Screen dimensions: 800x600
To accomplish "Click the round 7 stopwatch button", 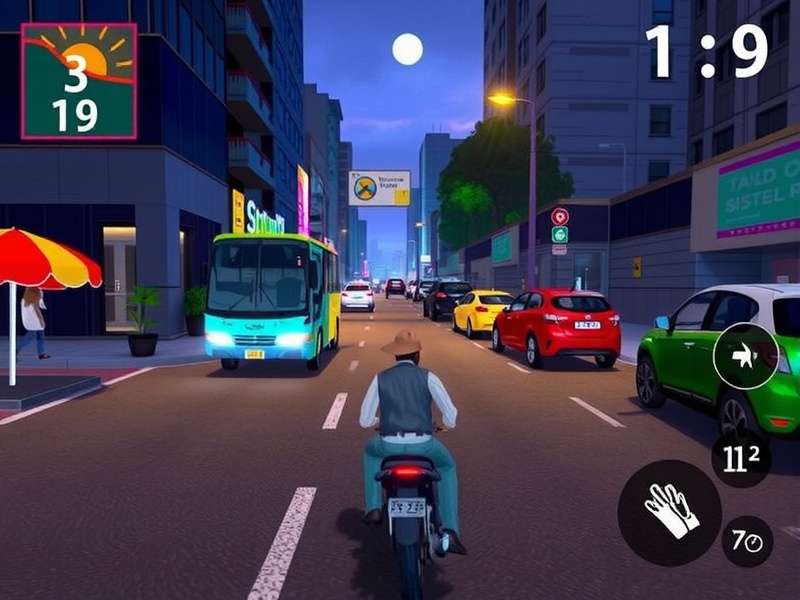I will 747,541.
